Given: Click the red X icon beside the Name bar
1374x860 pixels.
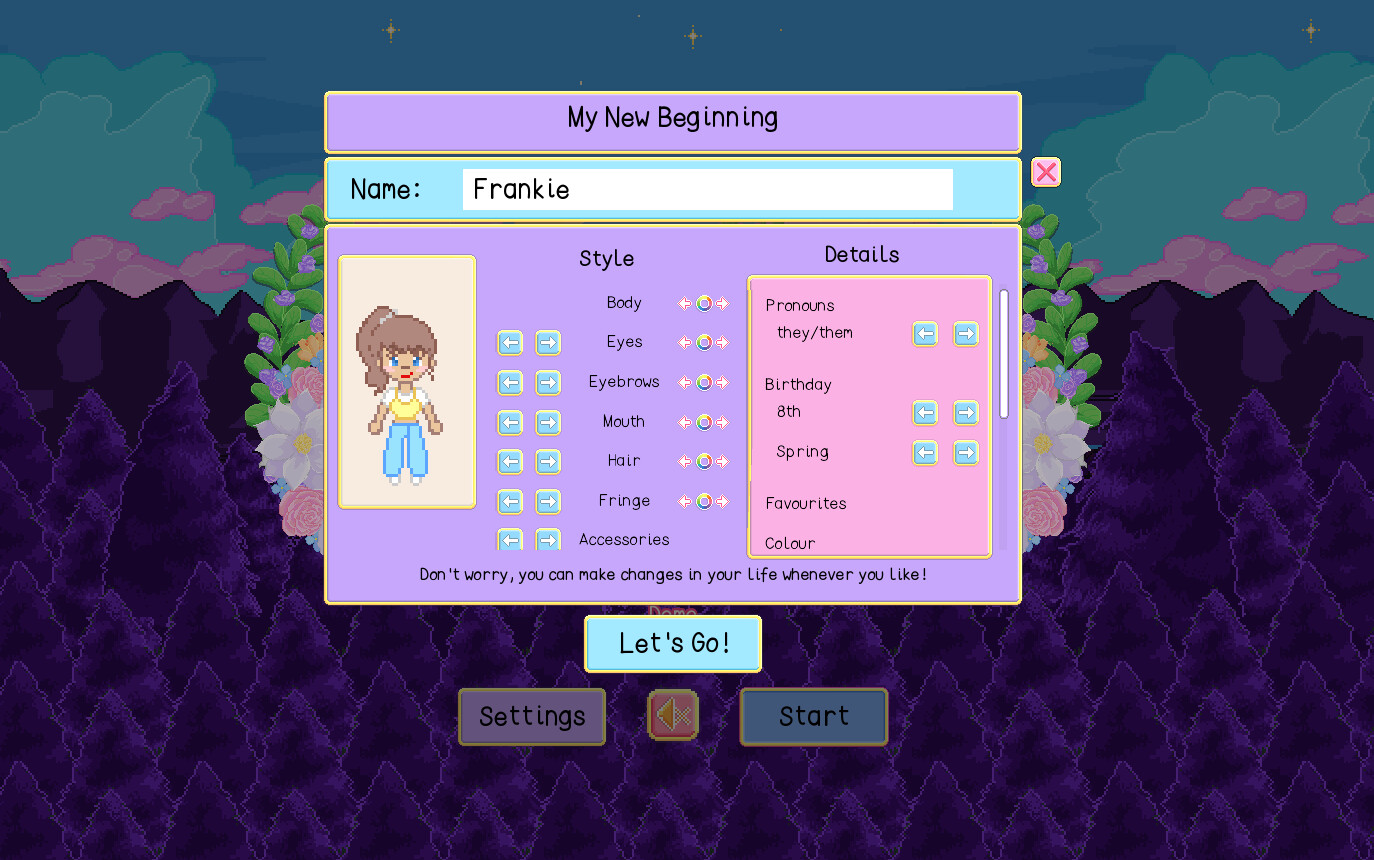Looking at the screenshot, I should coord(1046,172).
